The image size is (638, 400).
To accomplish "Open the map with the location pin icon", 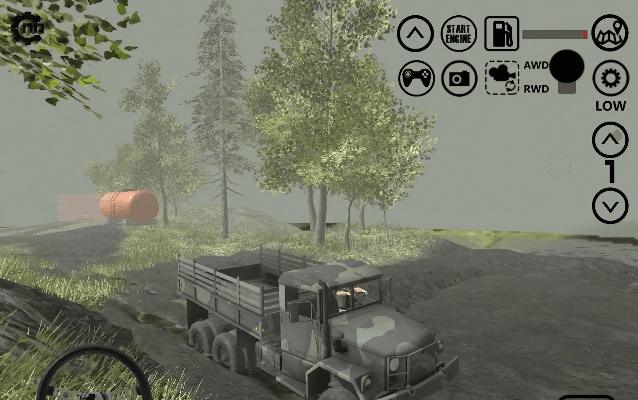I will point(610,33).
